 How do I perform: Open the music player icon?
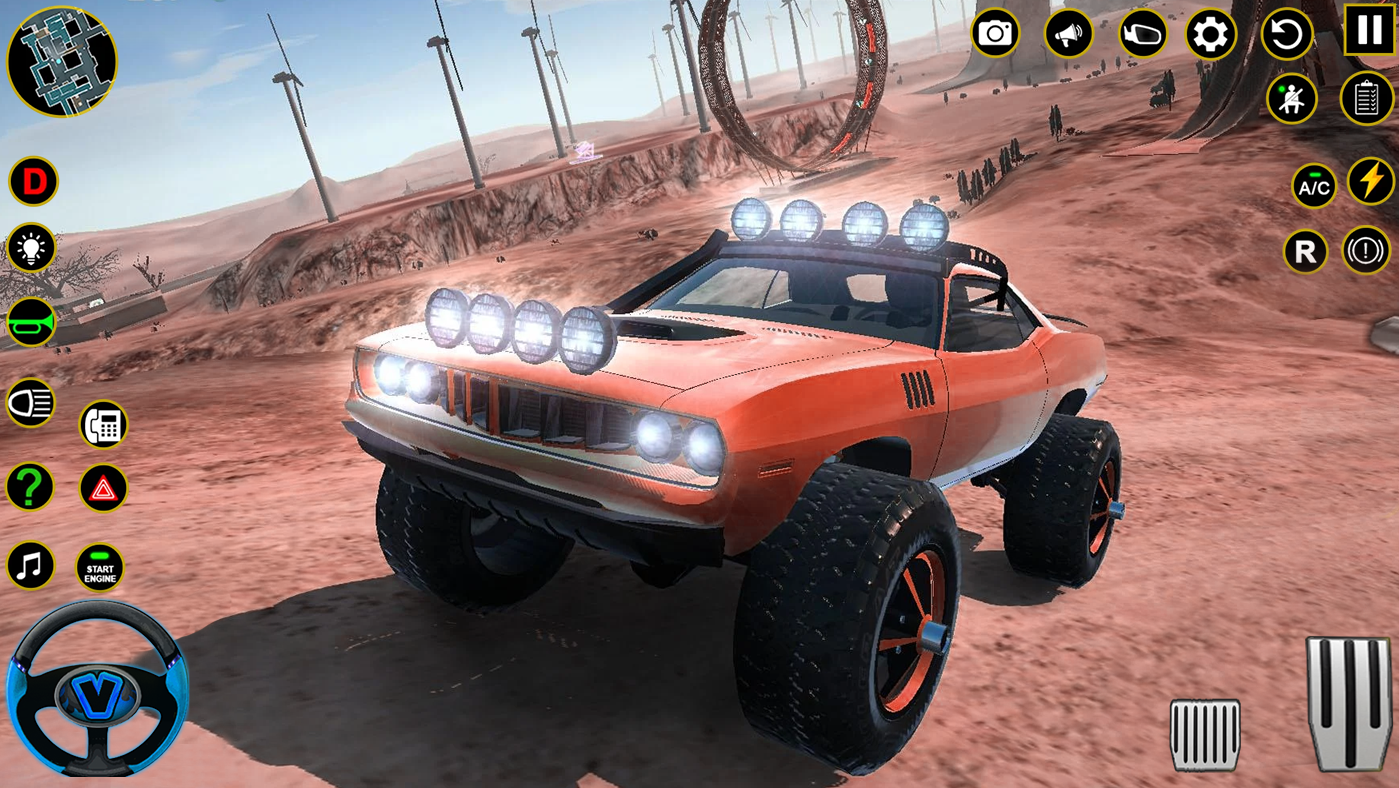[x=30, y=565]
